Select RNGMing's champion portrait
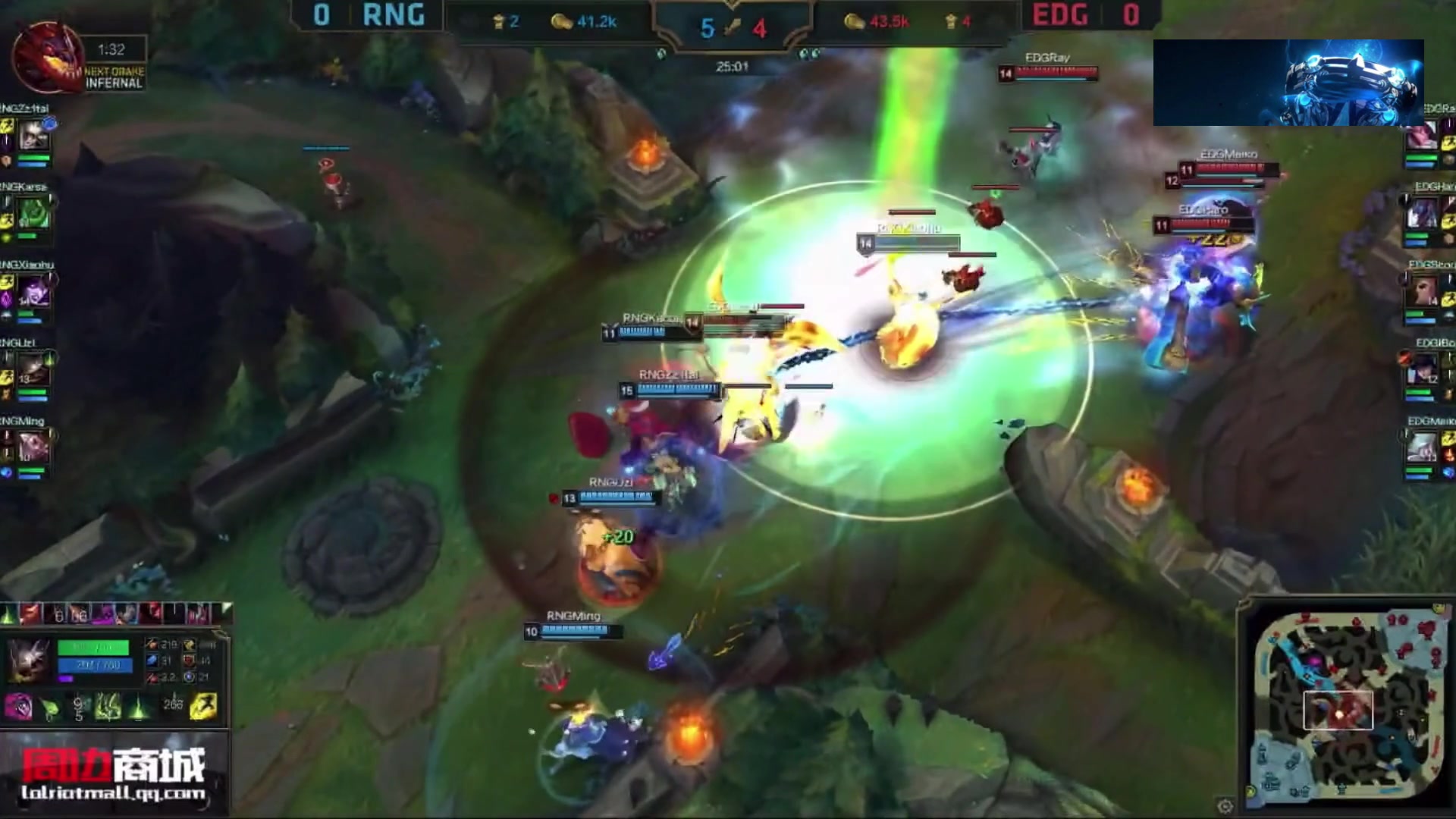The height and width of the screenshot is (819, 1456). click(x=35, y=449)
